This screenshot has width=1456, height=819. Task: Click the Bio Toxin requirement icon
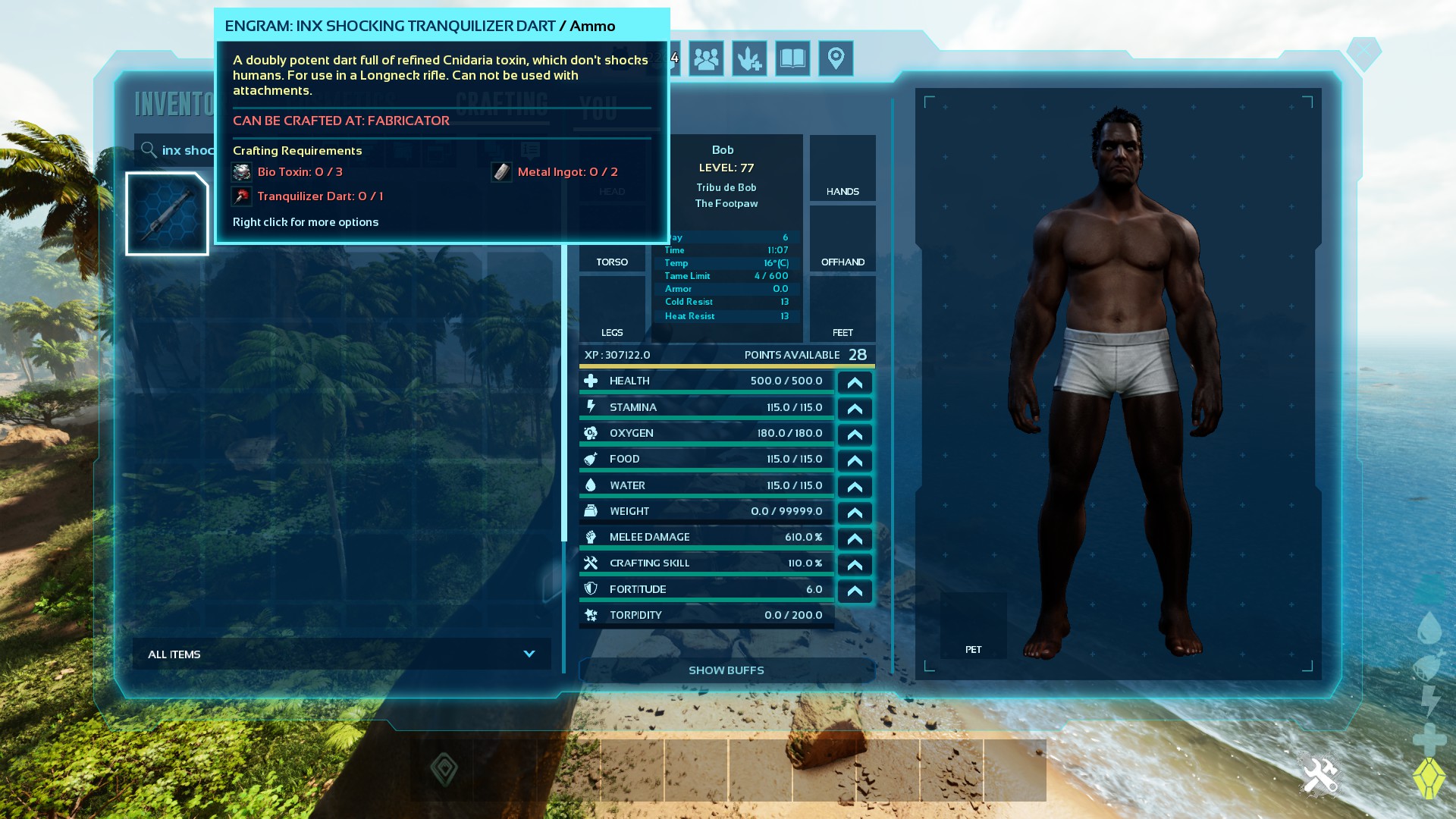pos(241,172)
